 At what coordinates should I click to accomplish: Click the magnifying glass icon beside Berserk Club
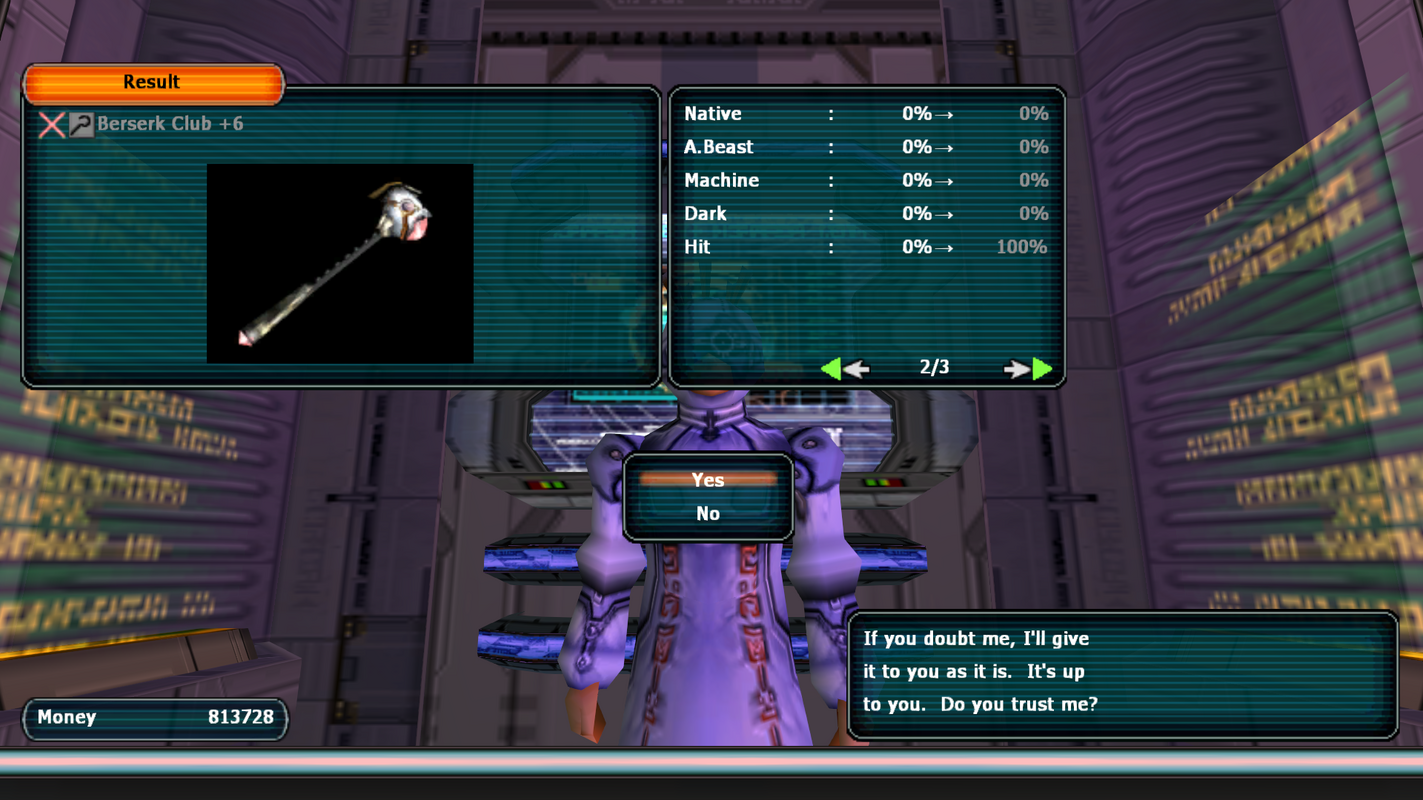(x=84, y=125)
